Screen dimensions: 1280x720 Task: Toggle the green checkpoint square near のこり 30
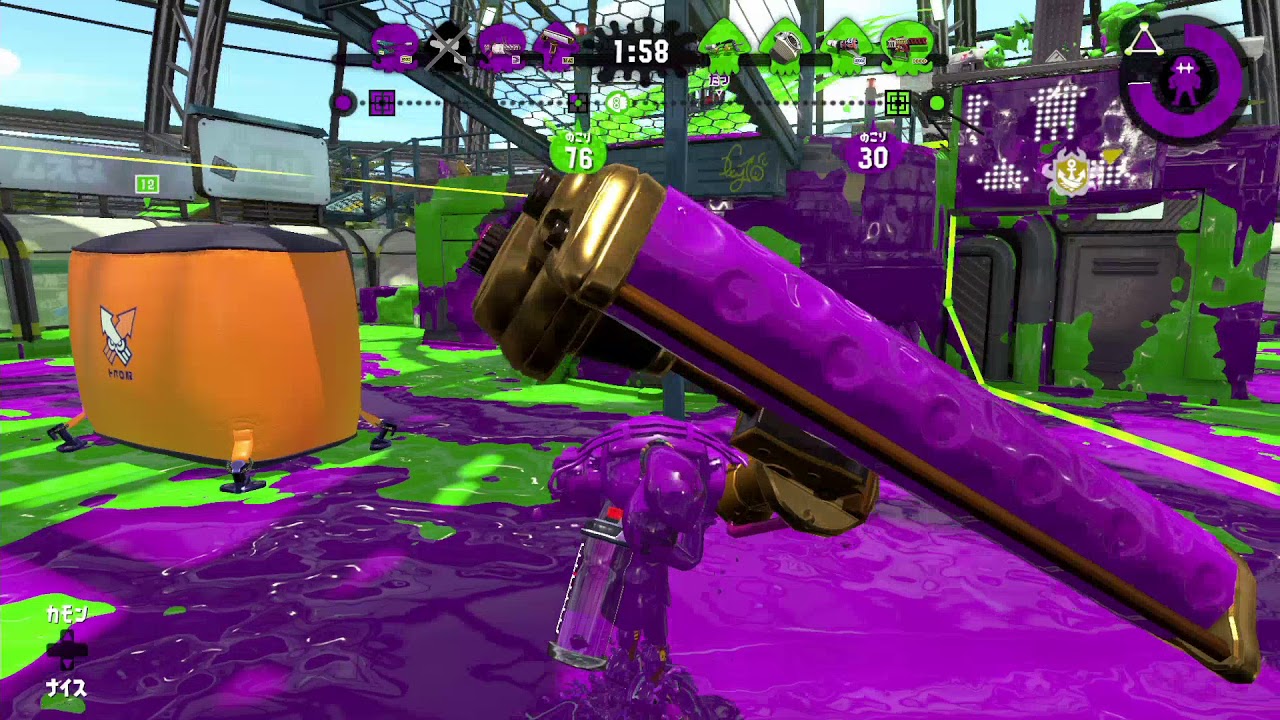(x=900, y=101)
